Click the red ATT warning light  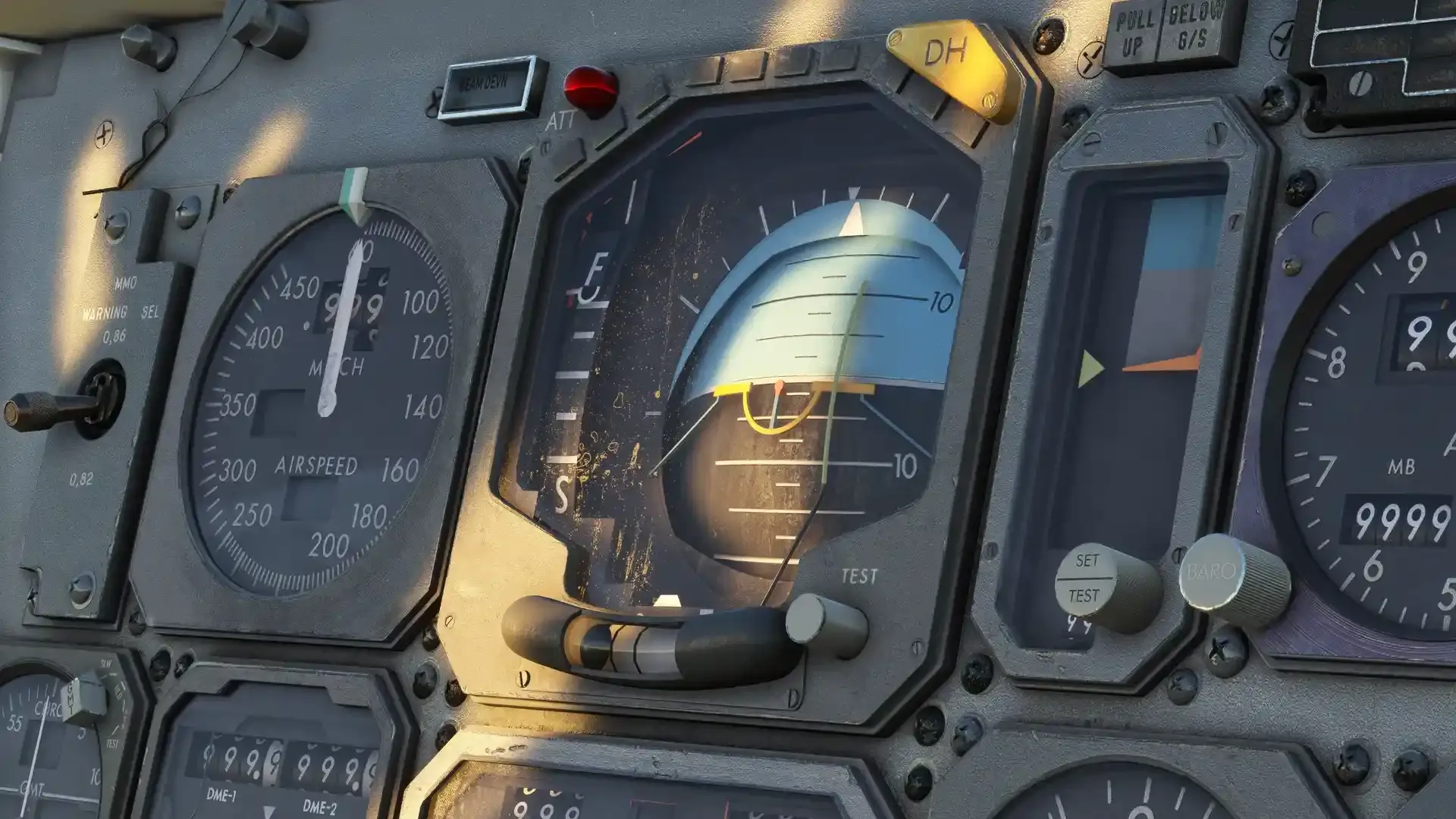591,88
